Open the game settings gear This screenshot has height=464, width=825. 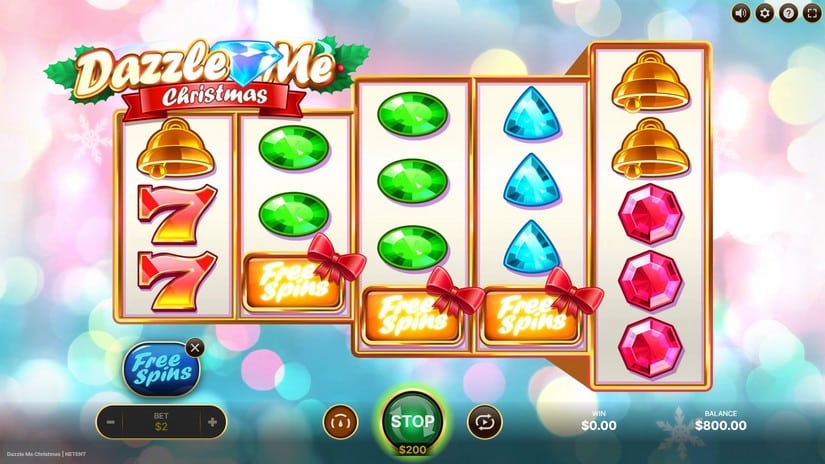point(765,13)
